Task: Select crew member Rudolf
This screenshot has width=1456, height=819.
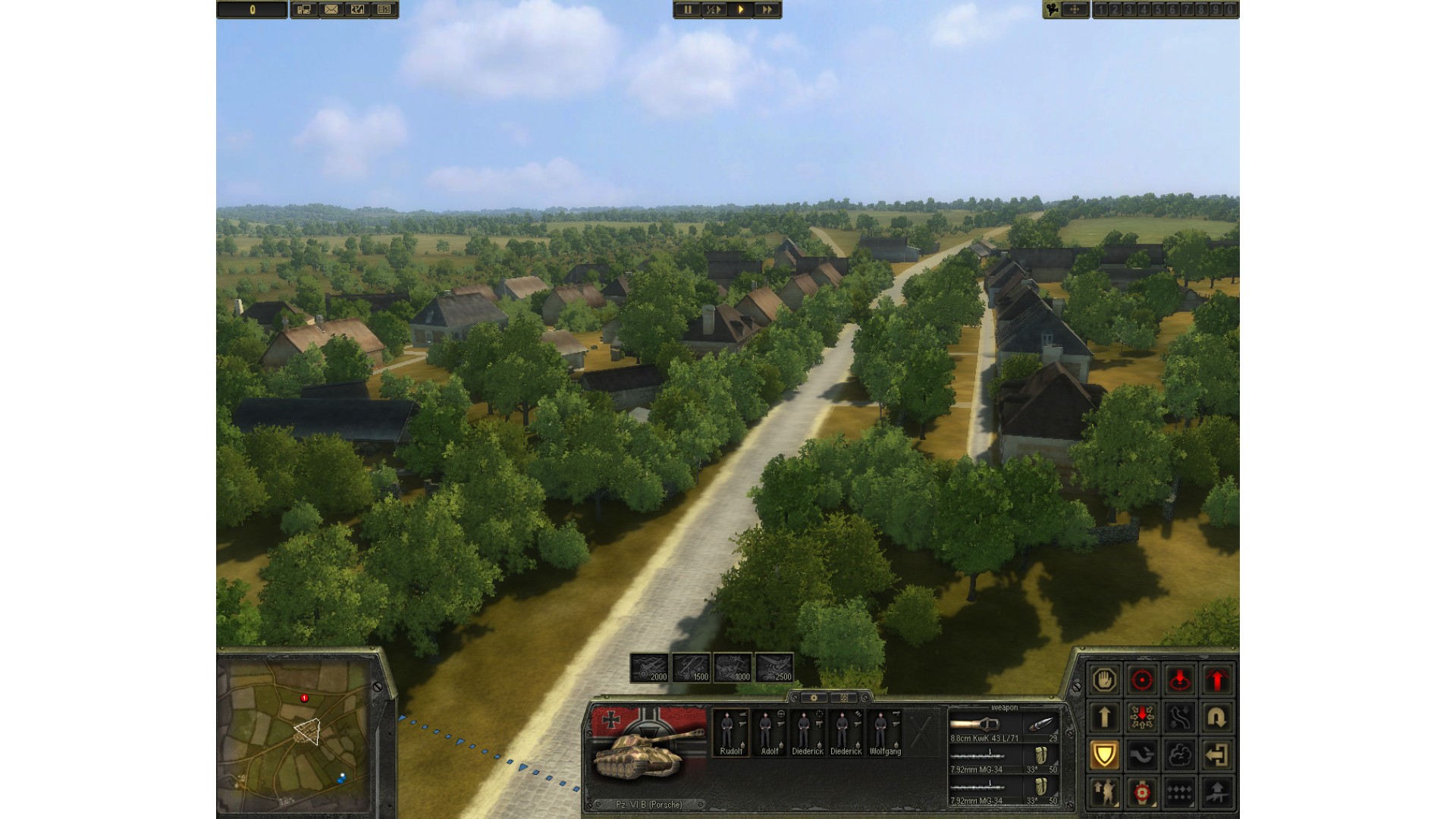Action: pyautogui.click(x=730, y=733)
